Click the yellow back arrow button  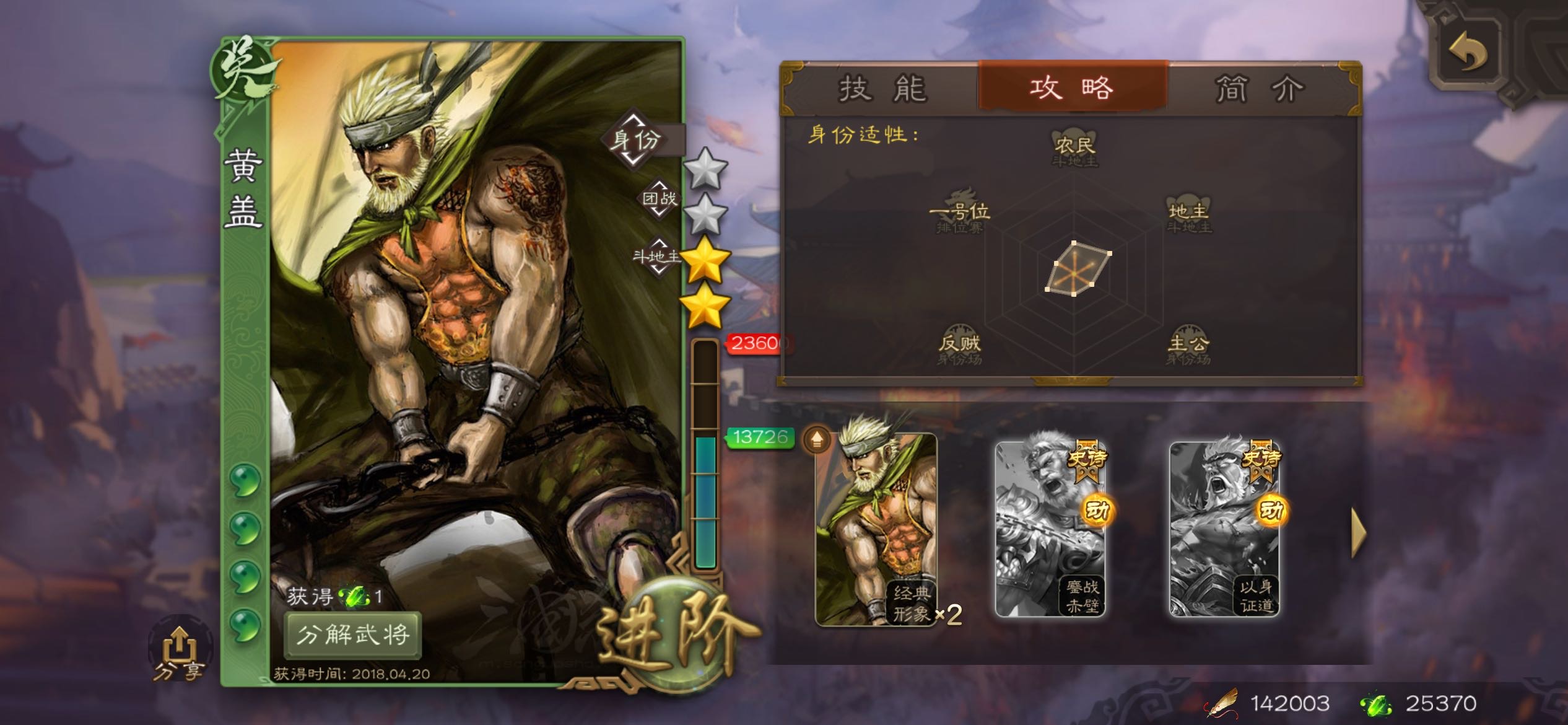pyautogui.click(x=1468, y=53)
